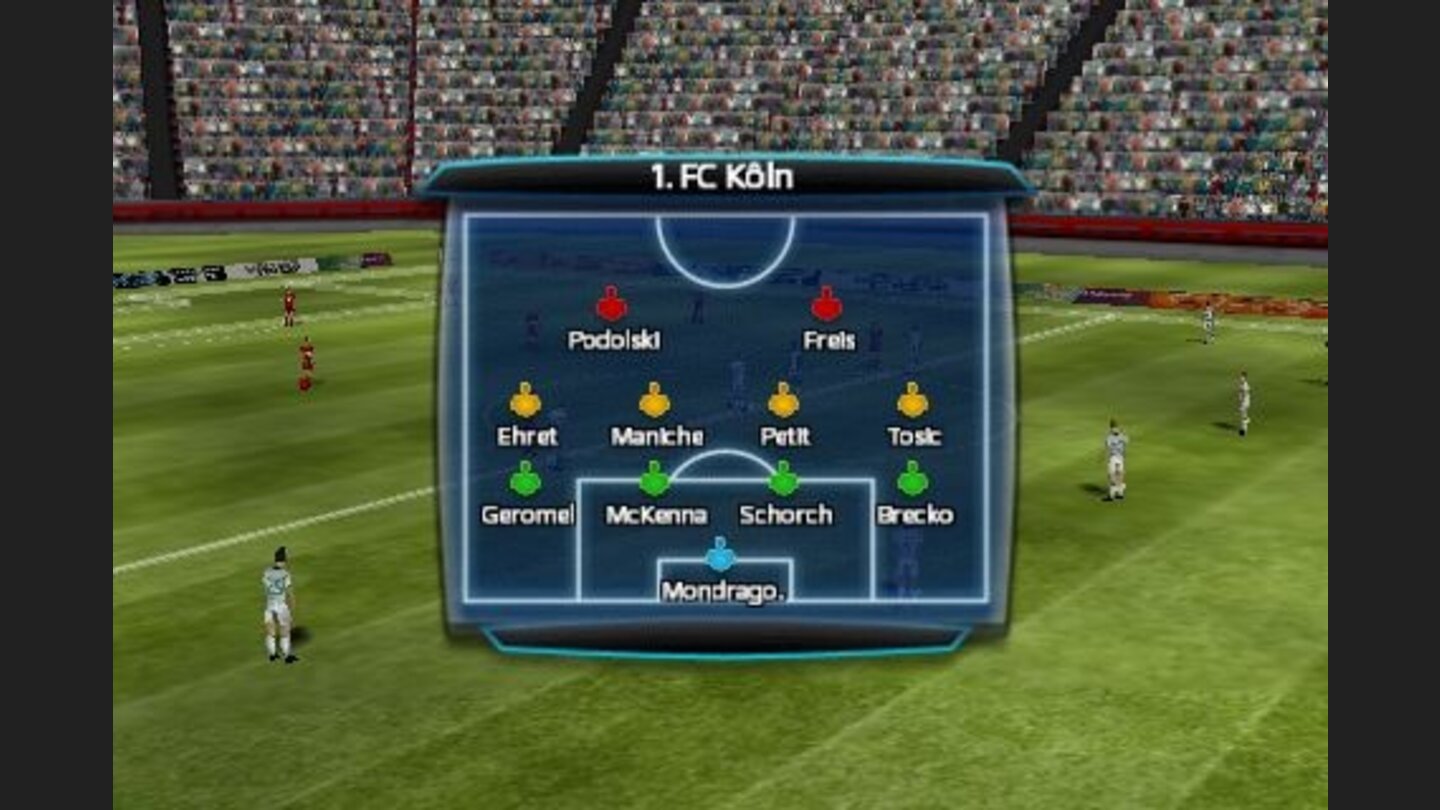Click the Mondrago. name label
Image resolution: width=1440 pixels, height=810 pixels.
click(723, 592)
